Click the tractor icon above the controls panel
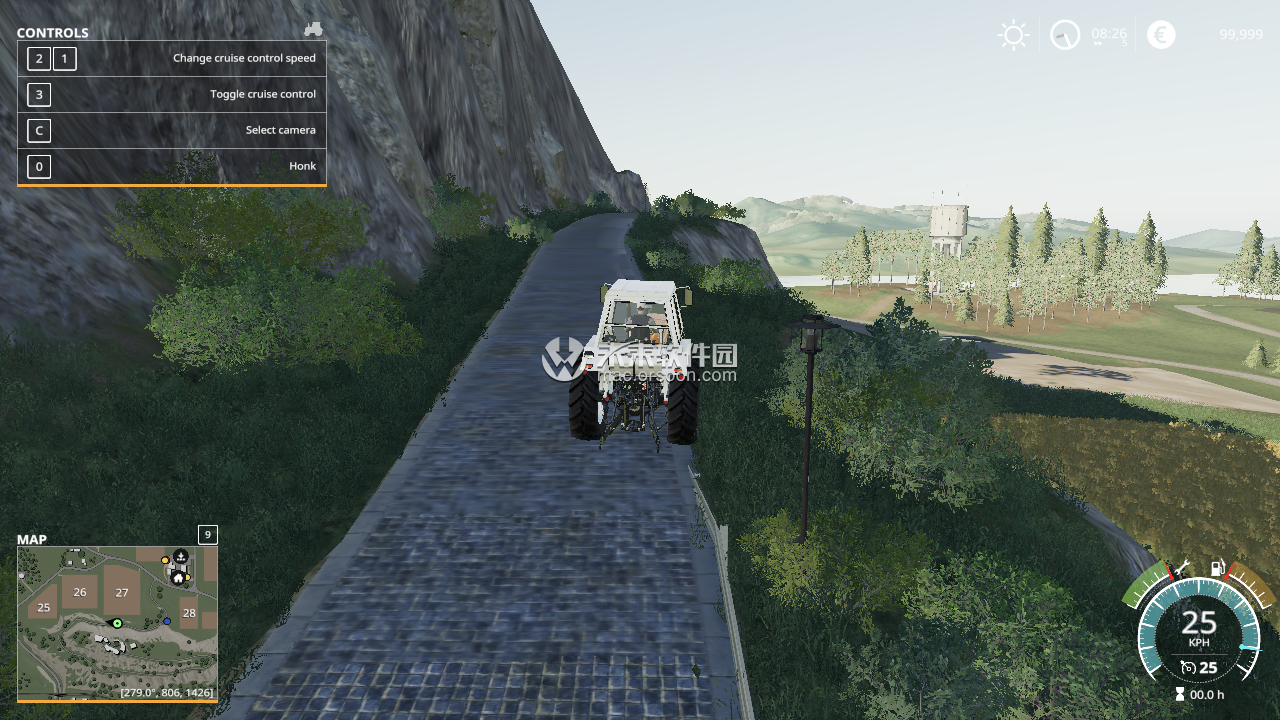Image resolution: width=1280 pixels, height=720 pixels. pyautogui.click(x=313, y=29)
